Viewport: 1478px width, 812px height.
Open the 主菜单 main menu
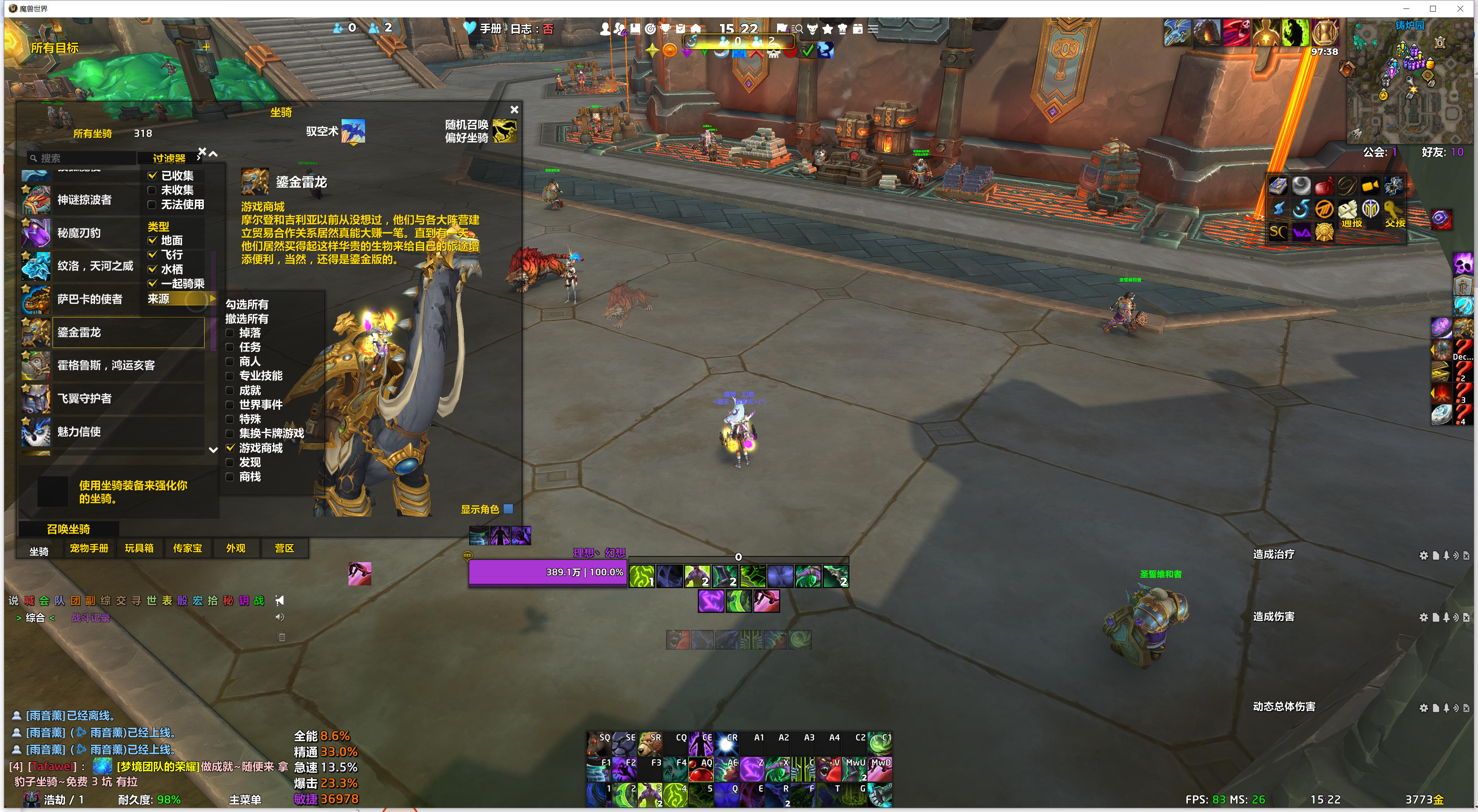[245, 799]
